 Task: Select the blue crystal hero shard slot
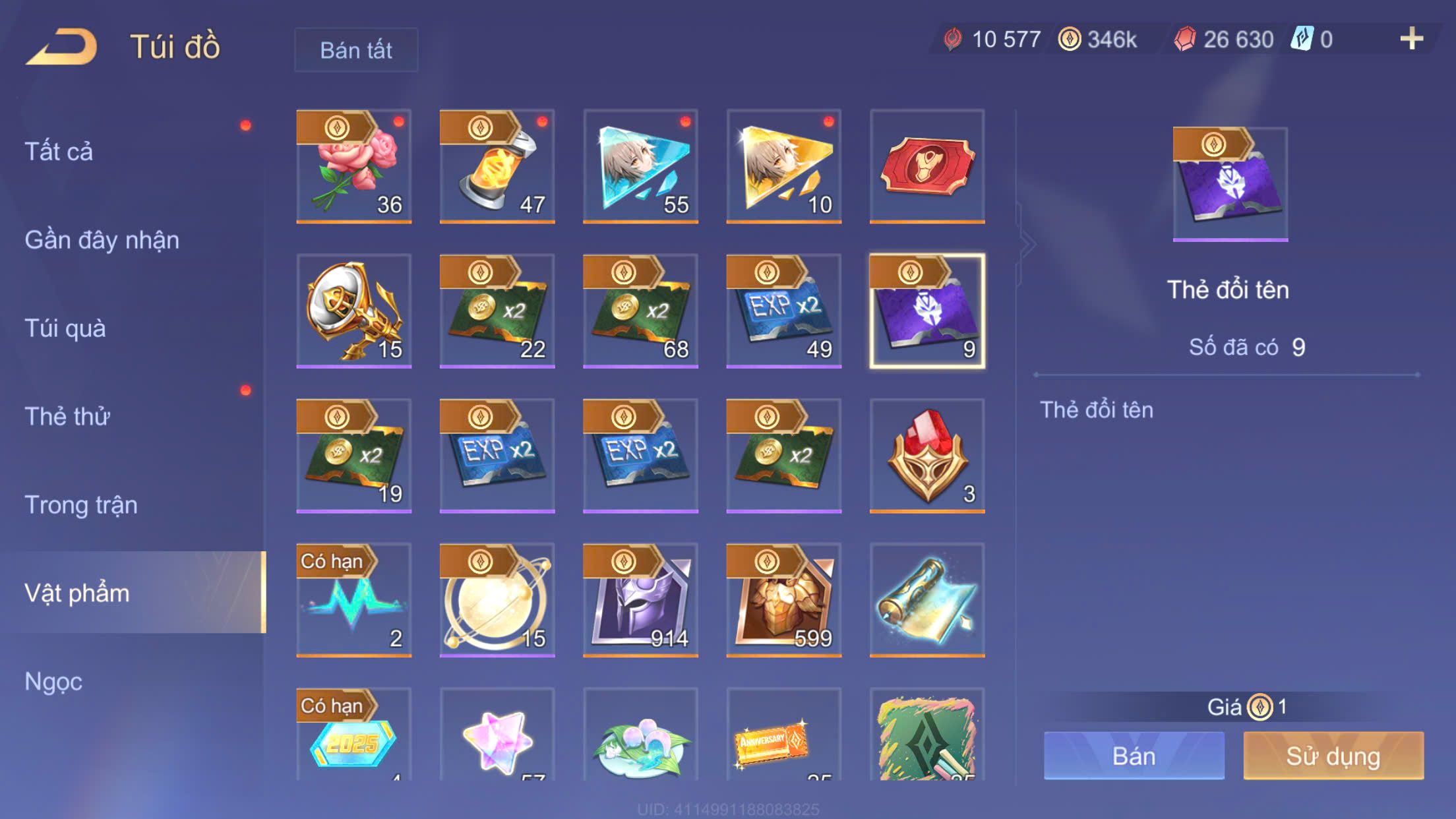point(640,166)
